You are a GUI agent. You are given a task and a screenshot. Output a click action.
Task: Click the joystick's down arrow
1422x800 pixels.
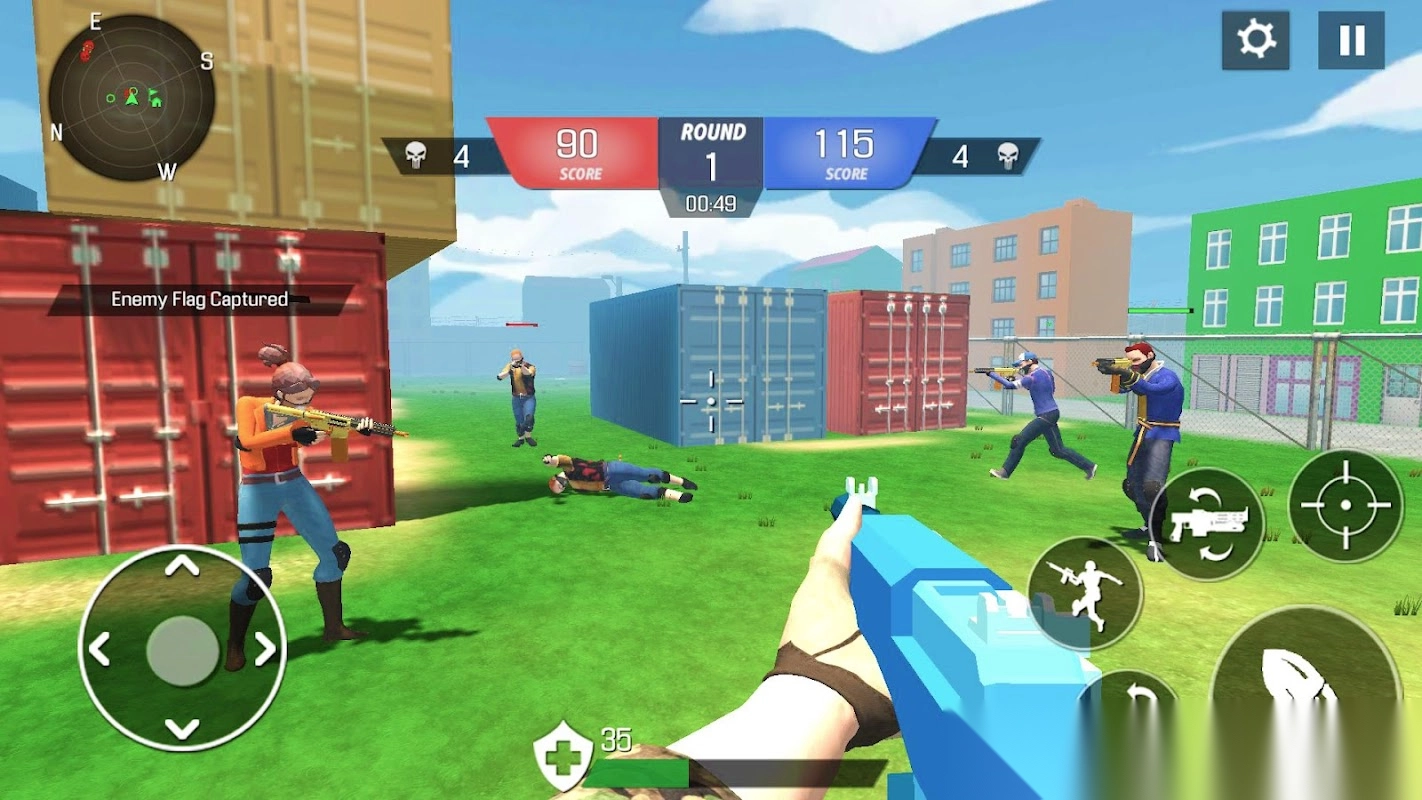[x=182, y=729]
